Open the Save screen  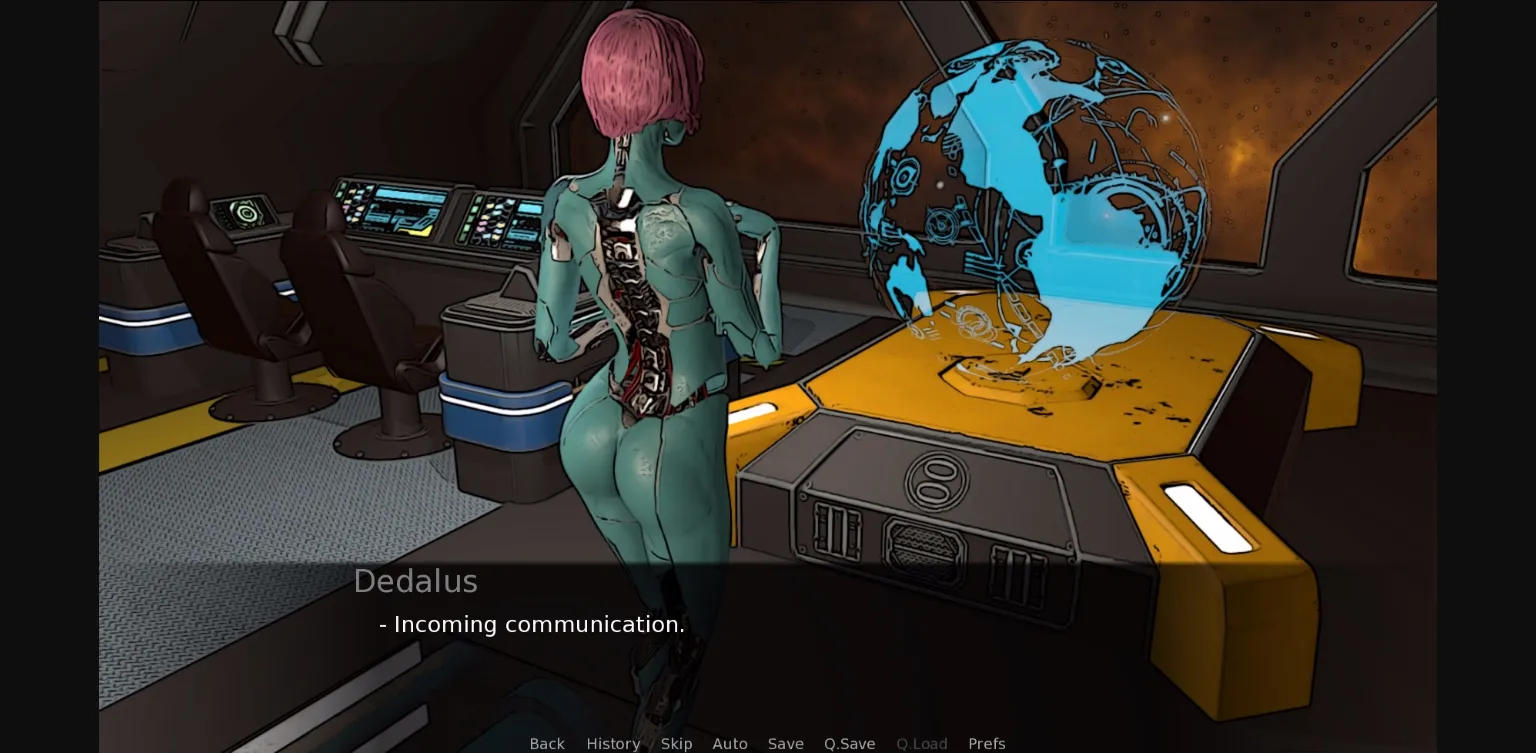(x=786, y=744)
